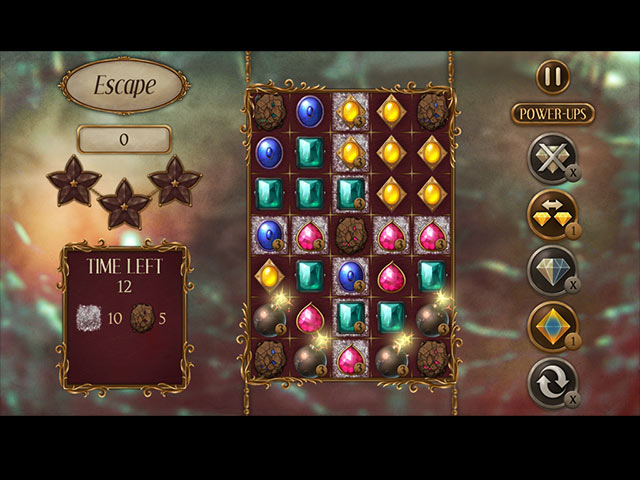Pause the game
The width and height of the screenshot is (640, 480).
(x=553, y=76)
